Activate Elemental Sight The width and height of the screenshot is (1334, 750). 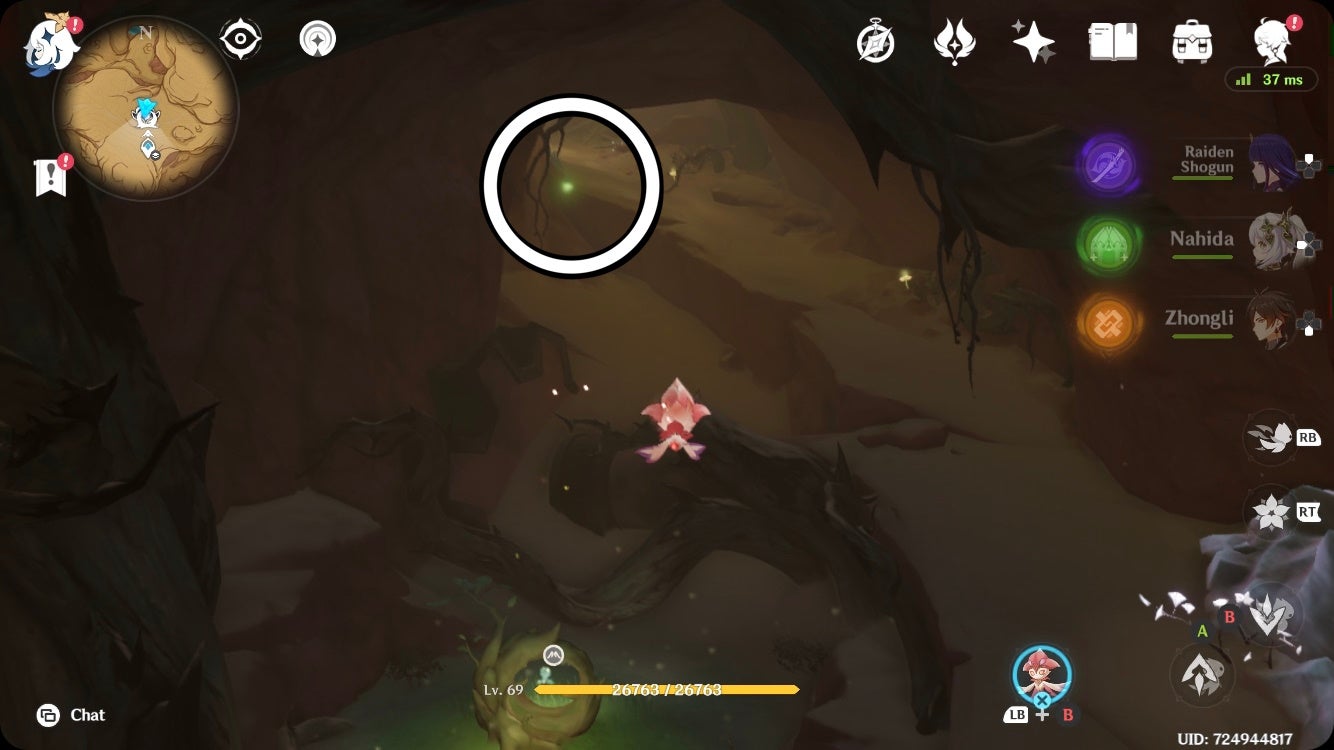pos(240,38)
